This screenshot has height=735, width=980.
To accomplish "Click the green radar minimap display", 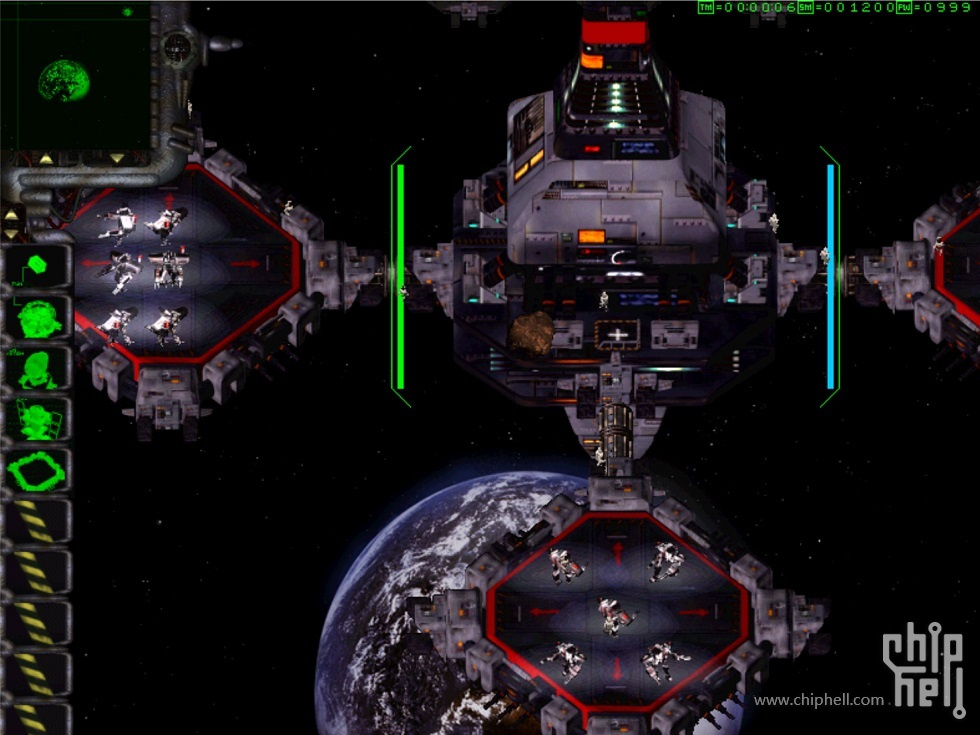I will [74, 77].
